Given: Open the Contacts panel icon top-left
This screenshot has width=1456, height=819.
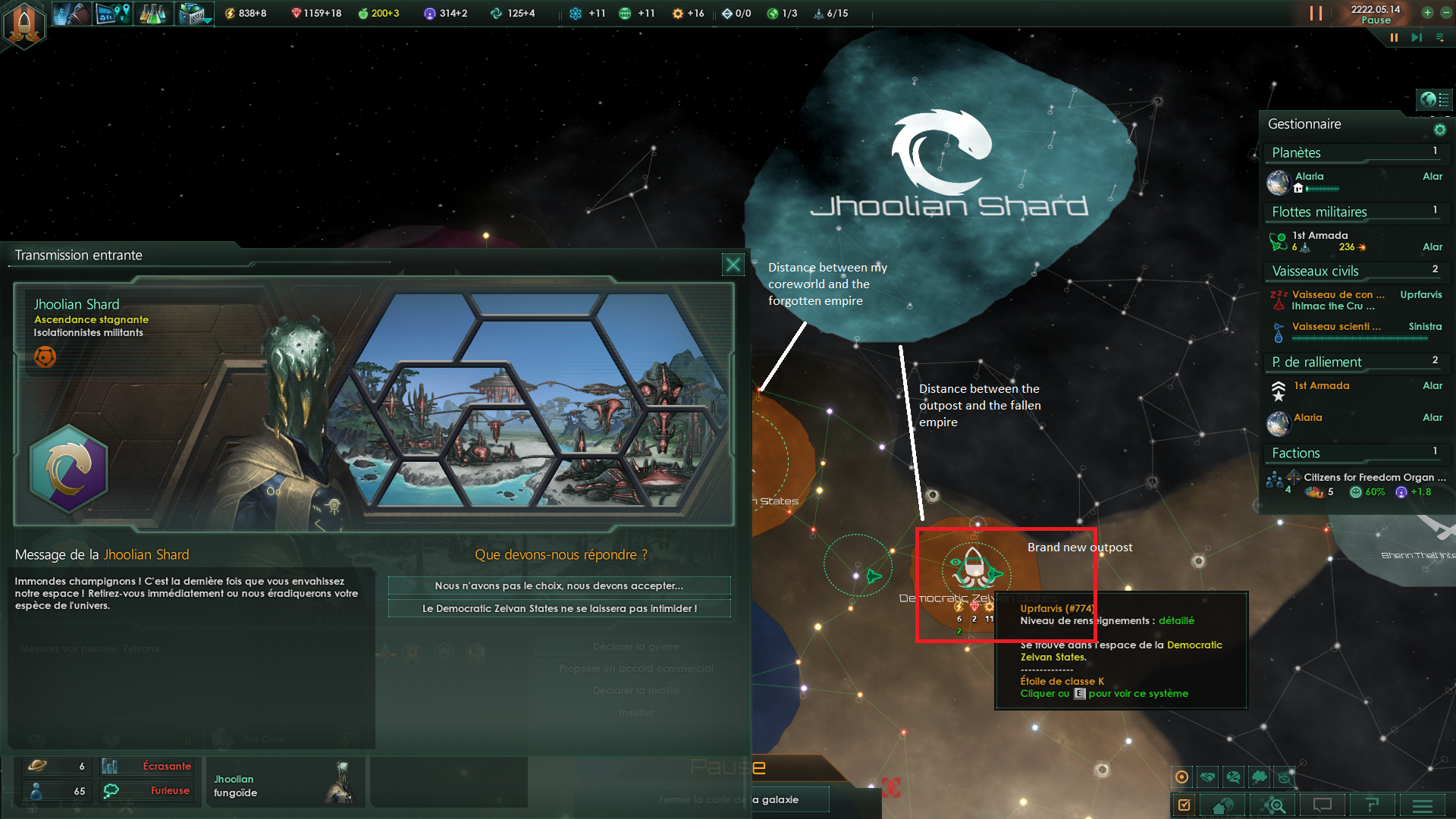Looking at the screenshot, I should (x=71, y=13).
